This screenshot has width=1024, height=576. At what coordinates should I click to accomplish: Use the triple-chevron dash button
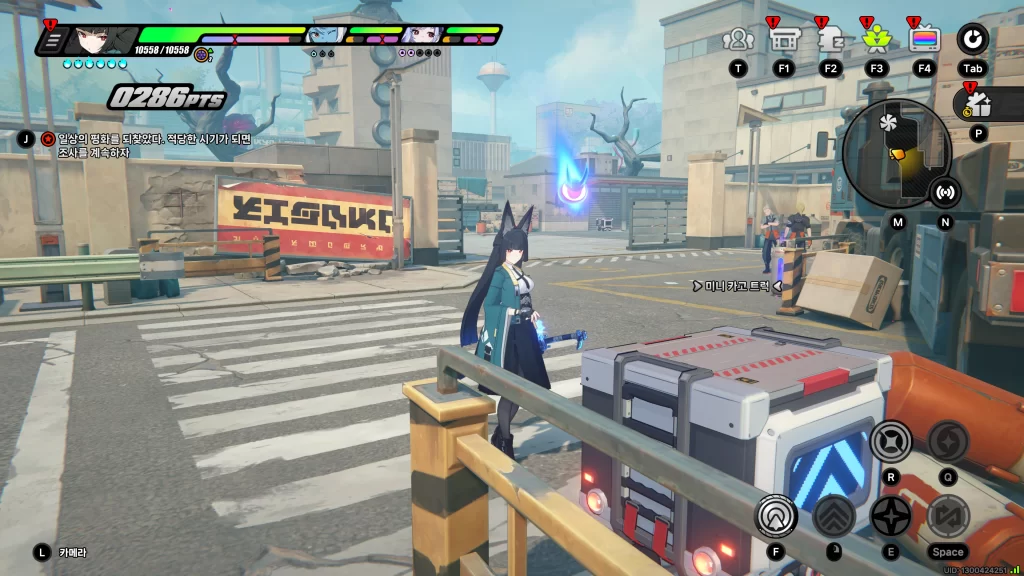pos(832,516)
